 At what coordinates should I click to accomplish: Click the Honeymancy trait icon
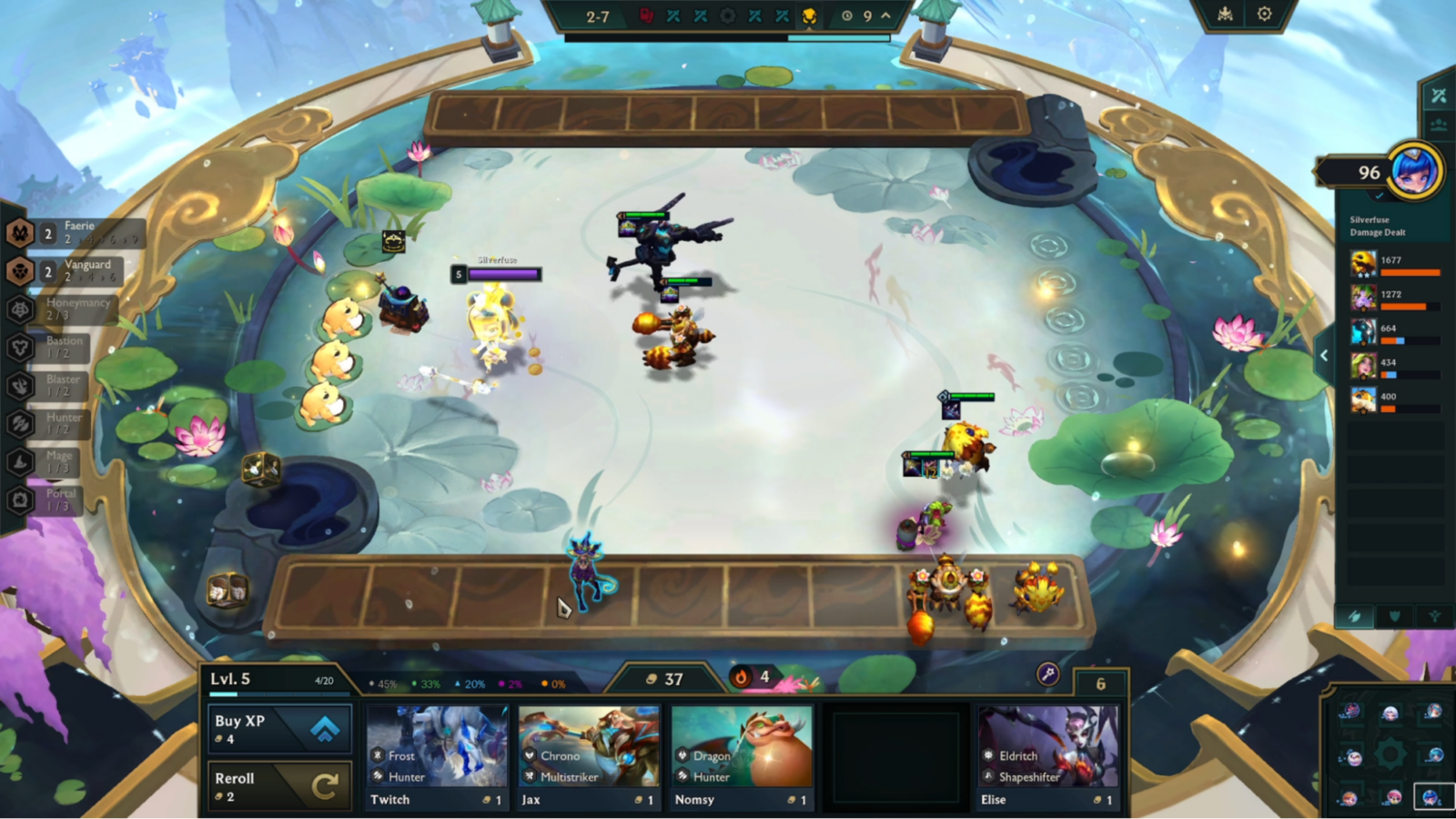(20, 307)
